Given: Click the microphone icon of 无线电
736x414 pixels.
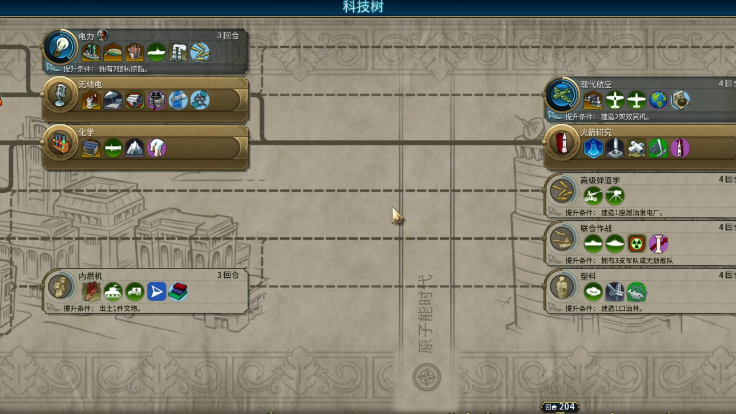Looking at the screenshot, I should click(x=60, y=96).
